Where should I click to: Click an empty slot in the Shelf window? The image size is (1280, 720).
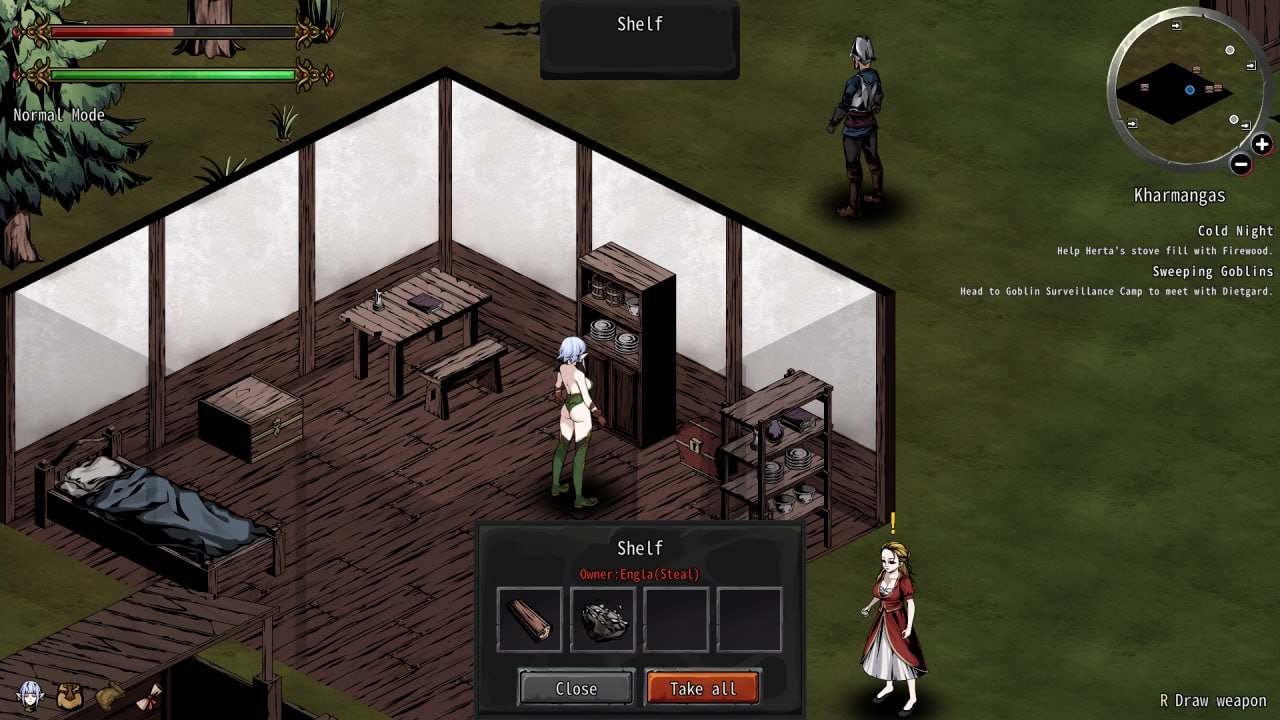click(x=675, y=618)
